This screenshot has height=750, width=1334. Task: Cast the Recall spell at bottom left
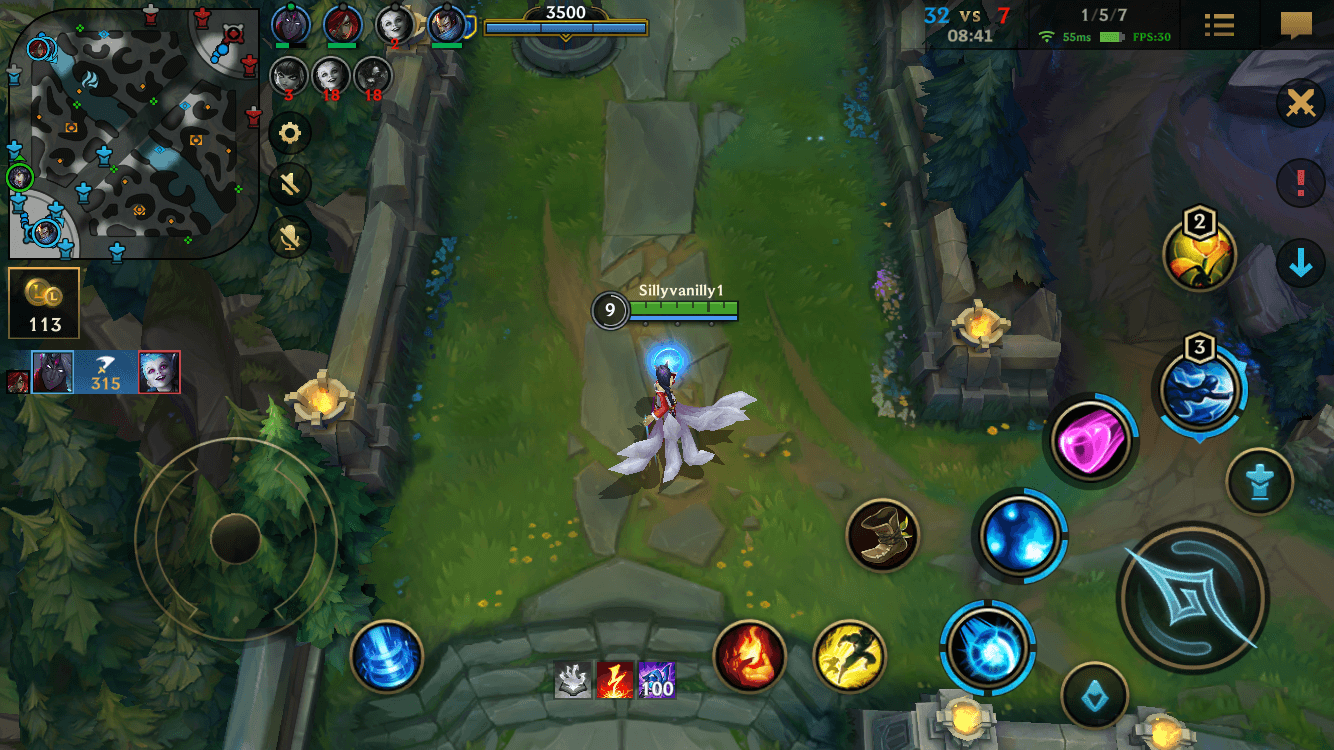pyautogui.click(x=387, y=657)
